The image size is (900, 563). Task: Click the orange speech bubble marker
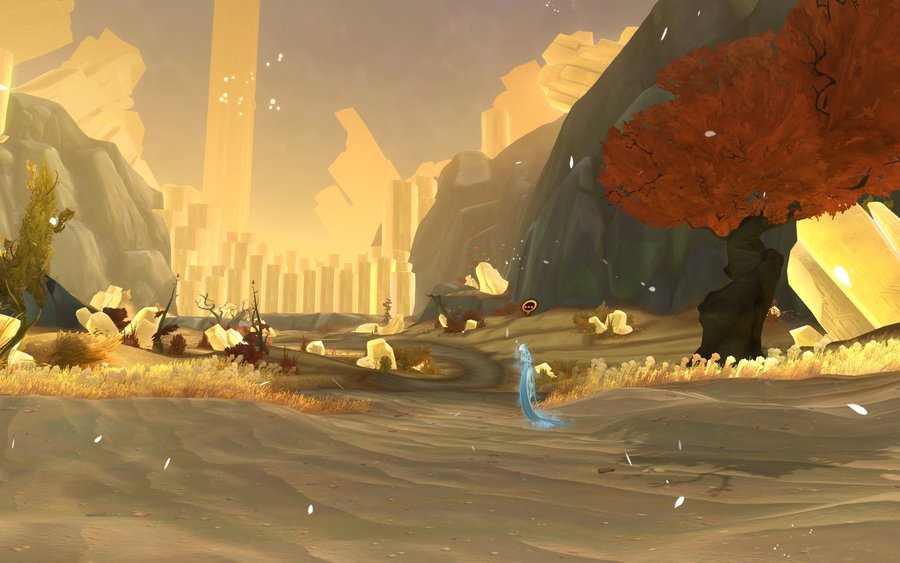pos(529,306)
